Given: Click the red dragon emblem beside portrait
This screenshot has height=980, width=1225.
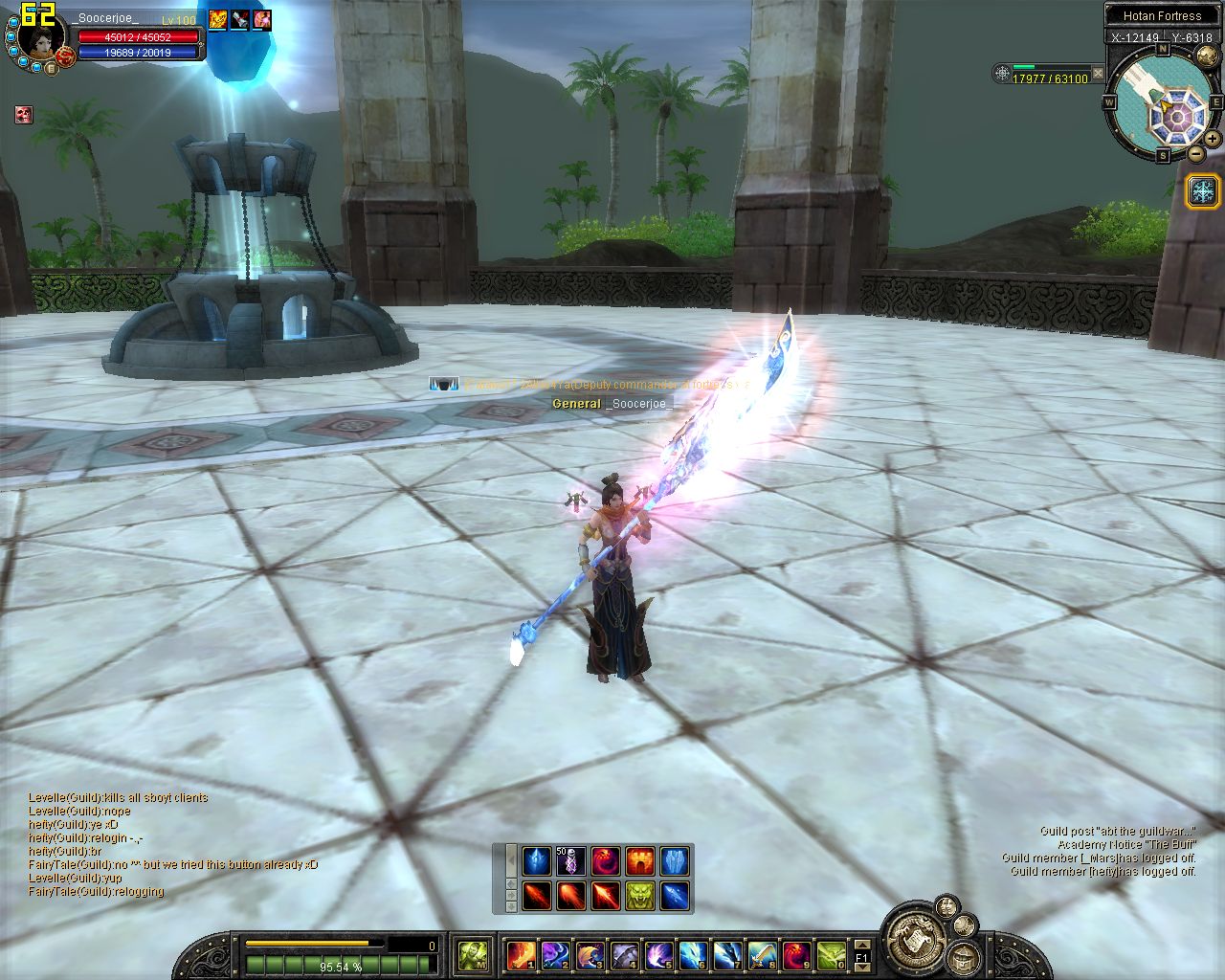Looking at the screenshot, I should click(x=66, y=57).
